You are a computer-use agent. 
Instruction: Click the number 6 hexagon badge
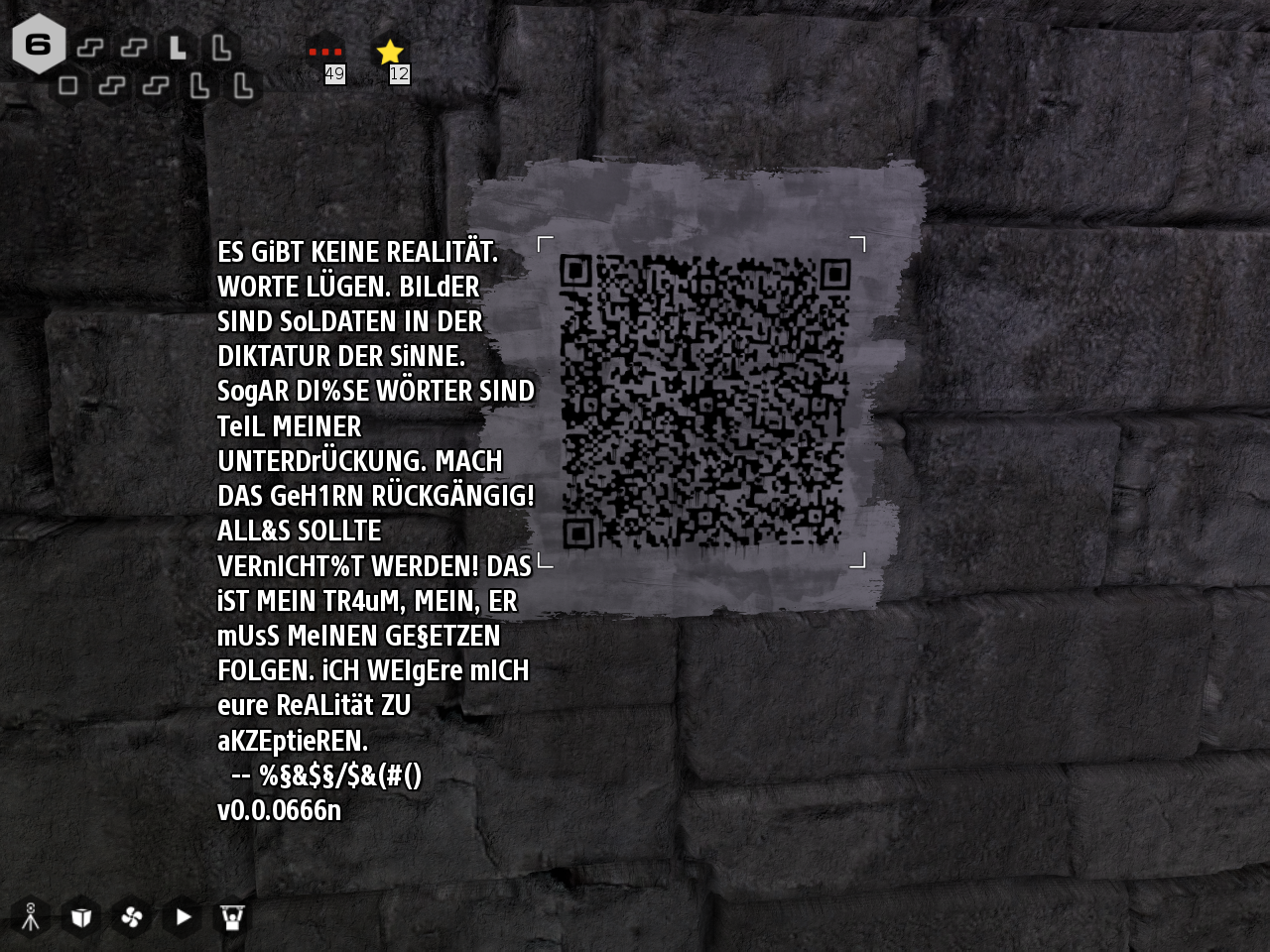[39, 45]
